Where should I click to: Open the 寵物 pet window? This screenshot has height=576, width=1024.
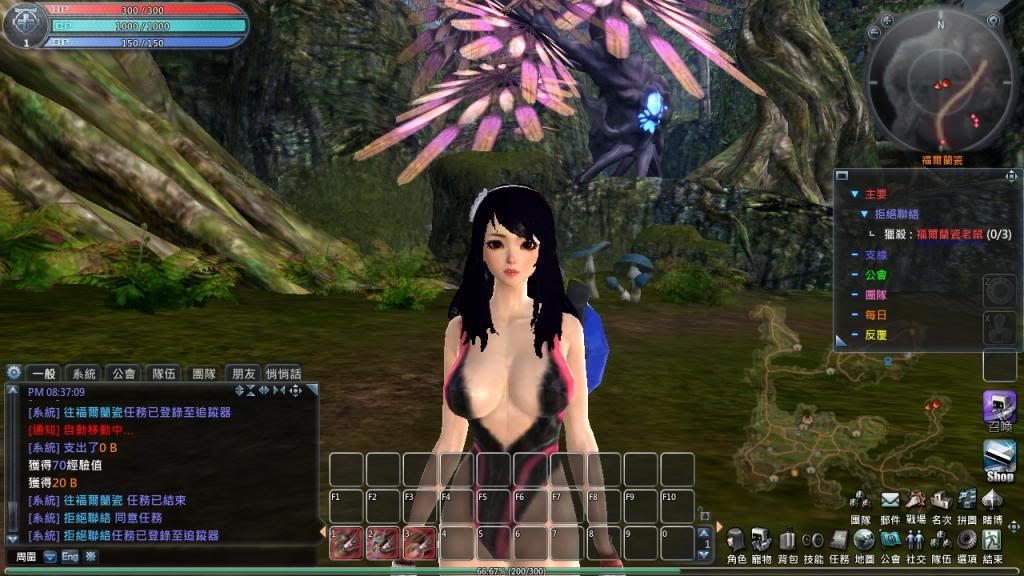tap(762, 540)
